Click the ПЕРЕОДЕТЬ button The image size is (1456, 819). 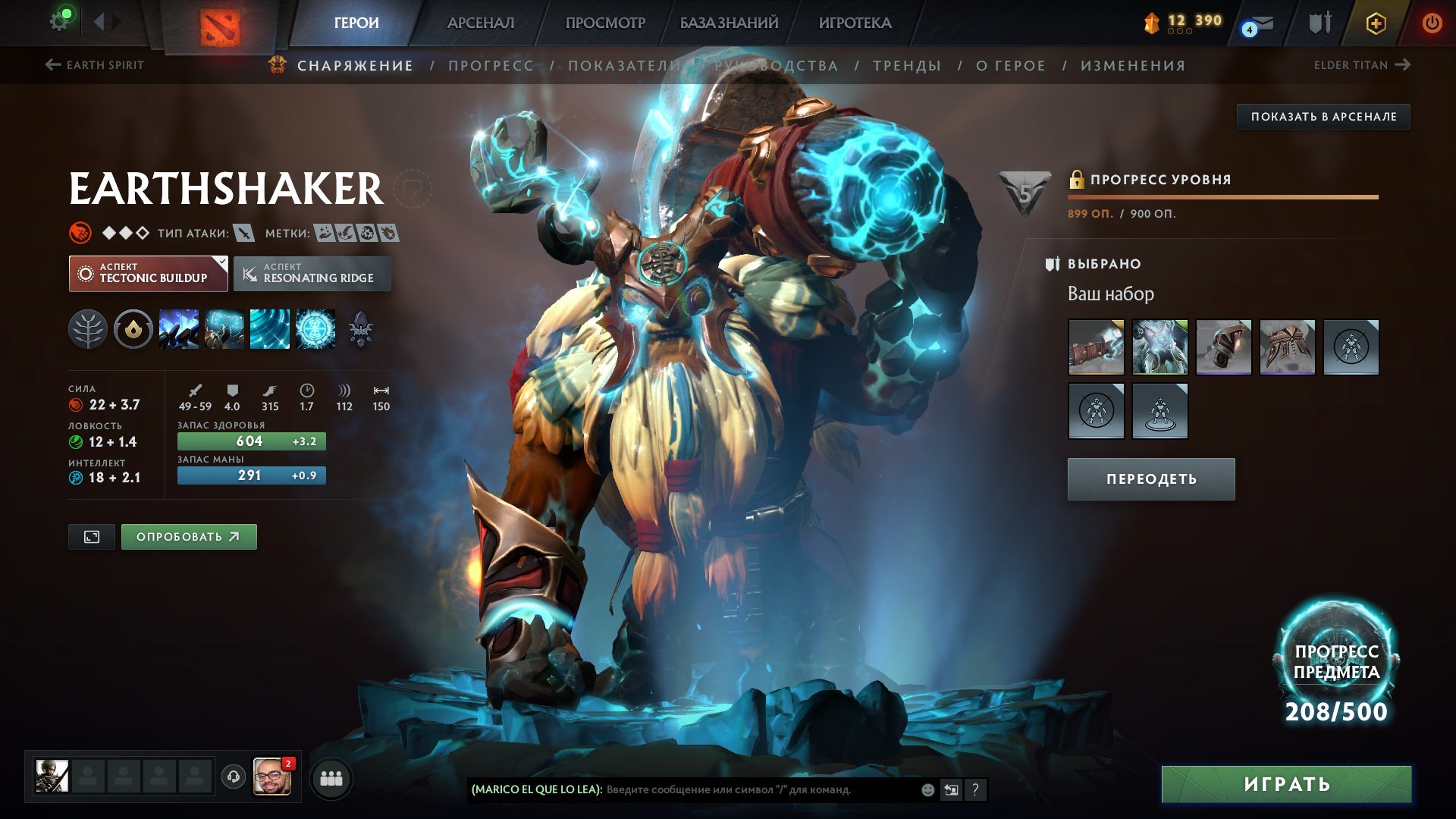[1150, 479]
